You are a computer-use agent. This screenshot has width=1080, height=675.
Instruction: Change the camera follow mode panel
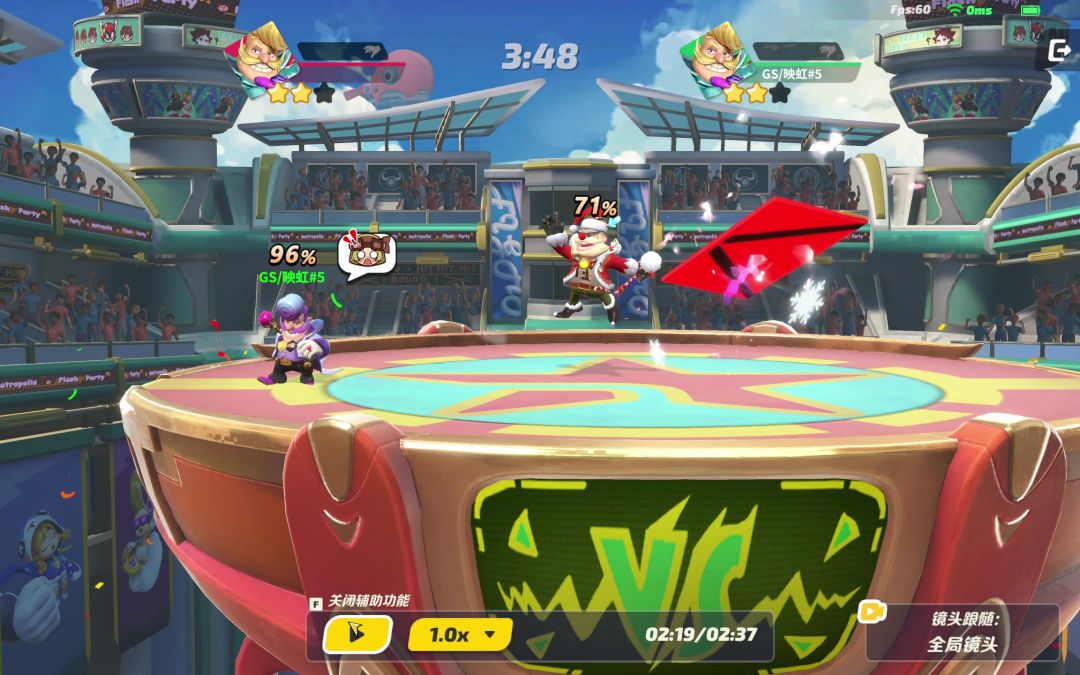(962, 632)
